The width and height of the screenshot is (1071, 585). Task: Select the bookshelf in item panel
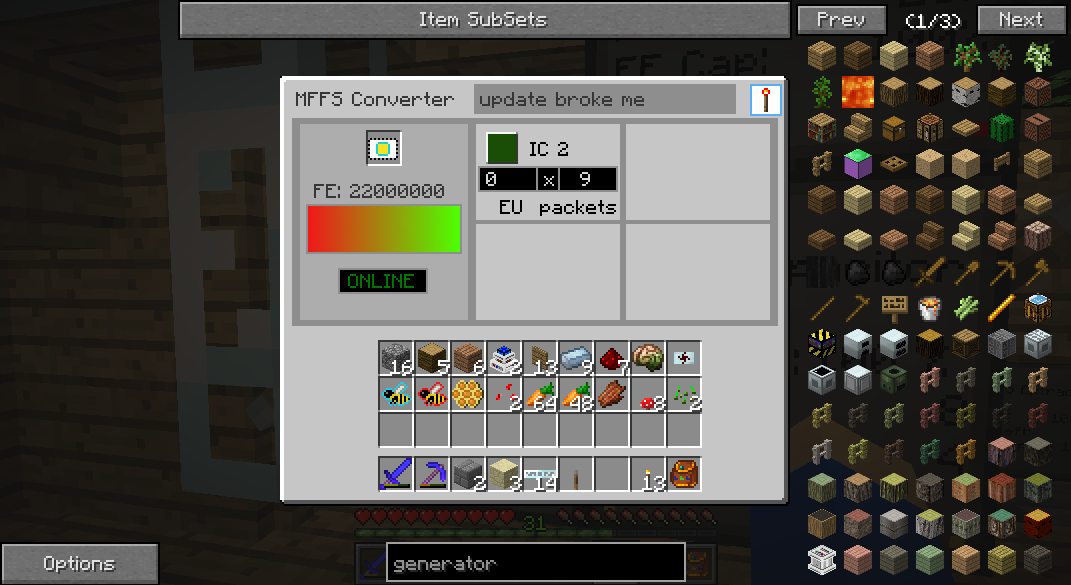(822, 127)
